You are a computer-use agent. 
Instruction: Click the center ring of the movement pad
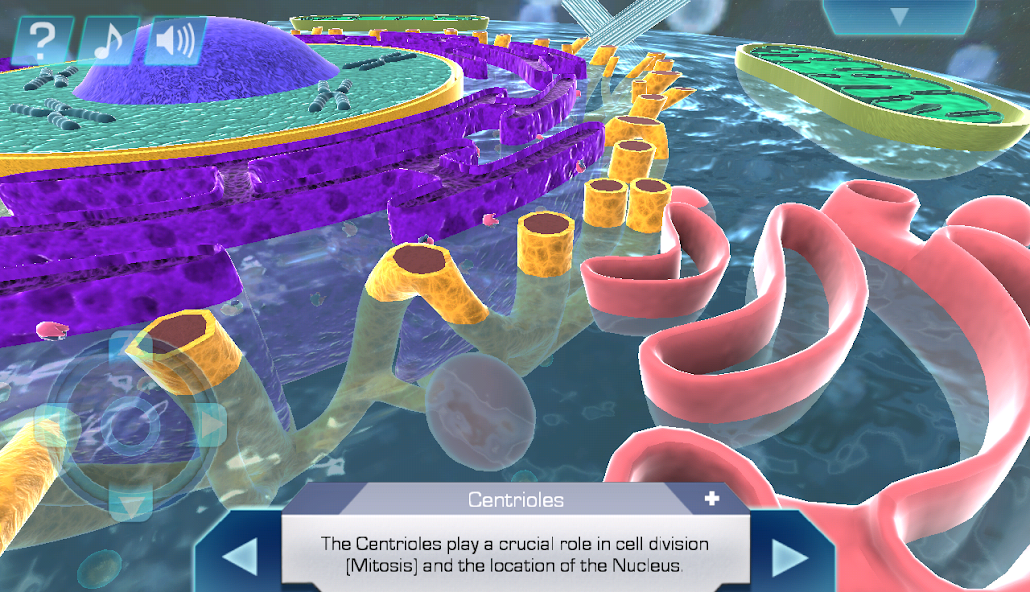pos(131,427)
